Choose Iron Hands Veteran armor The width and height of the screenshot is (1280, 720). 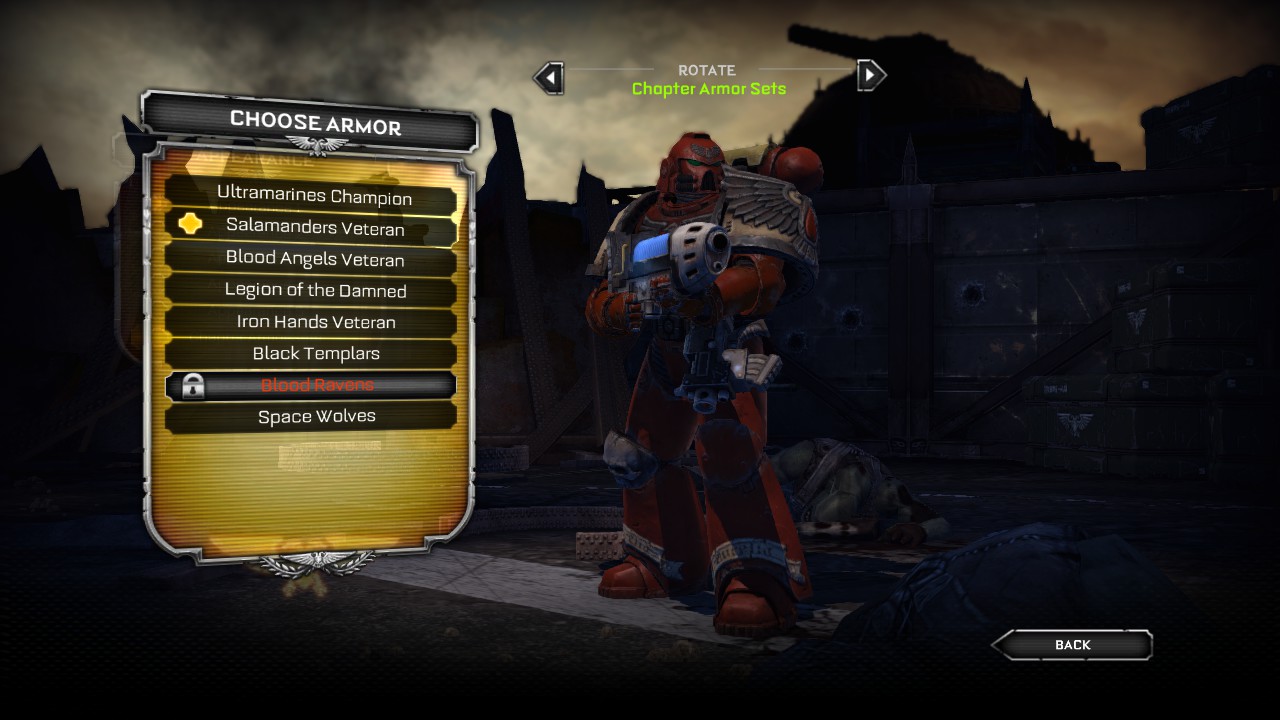[314, 322]
